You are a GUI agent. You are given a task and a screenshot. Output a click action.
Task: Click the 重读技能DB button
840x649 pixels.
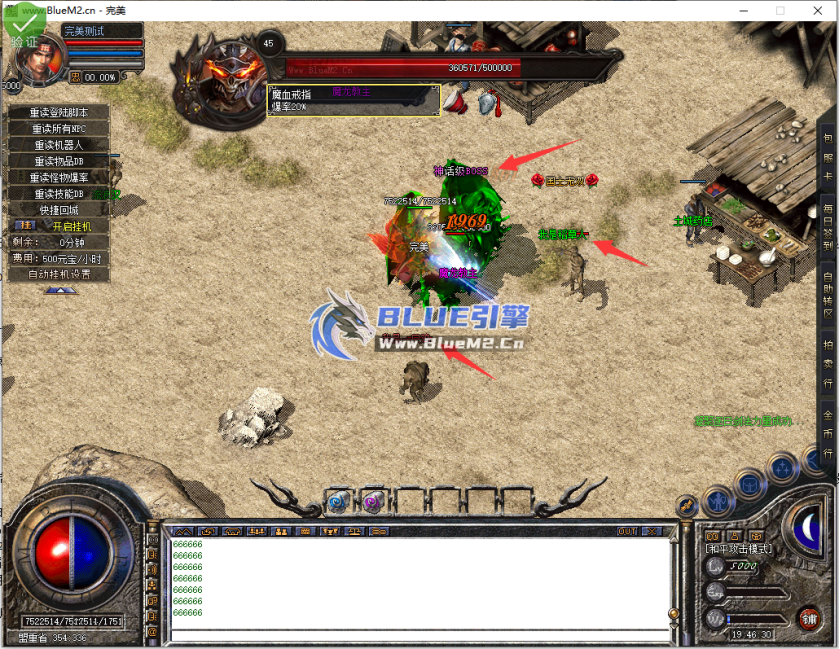tap(58, 193)
